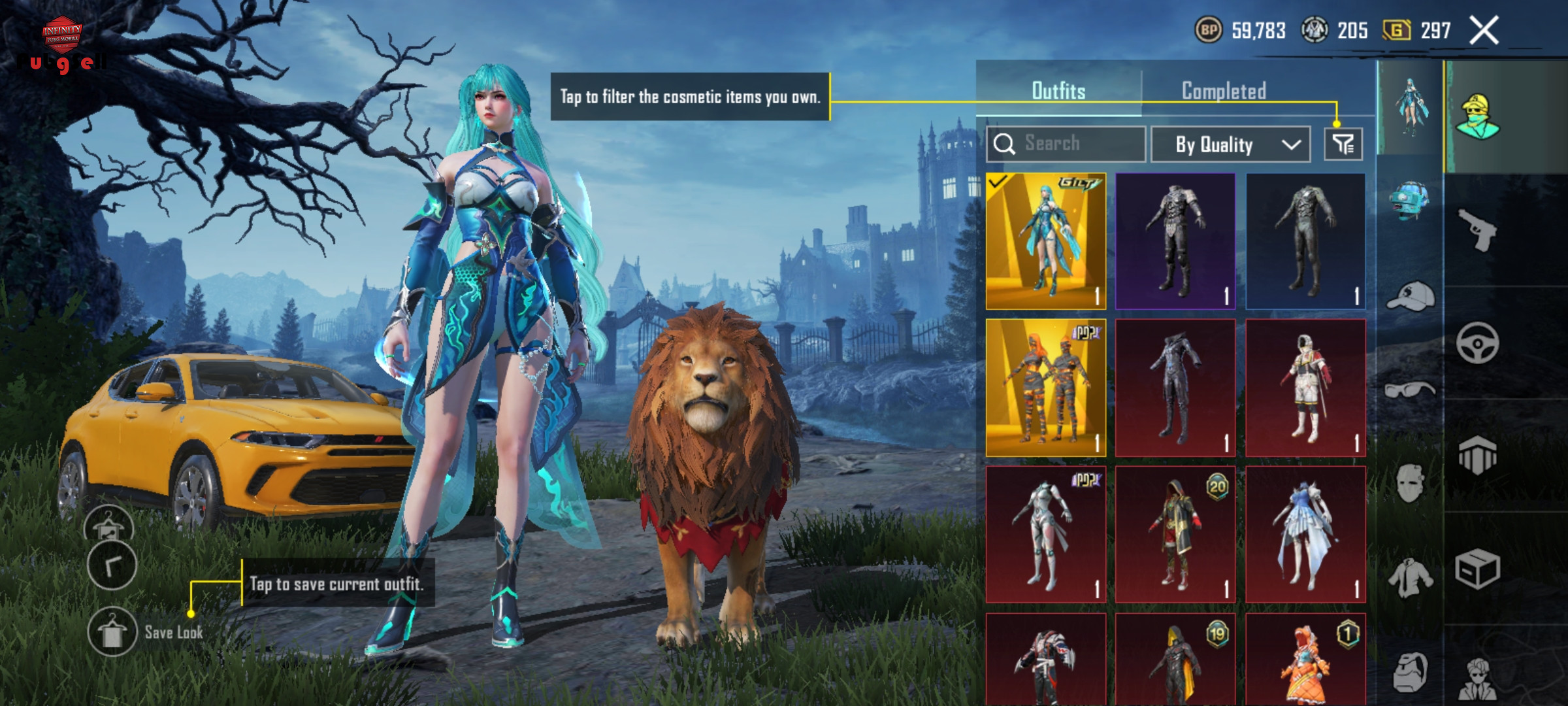This screenshot has width=1568, height=706.
Task: Select the Outfits tab
Action: (1058, 91)
